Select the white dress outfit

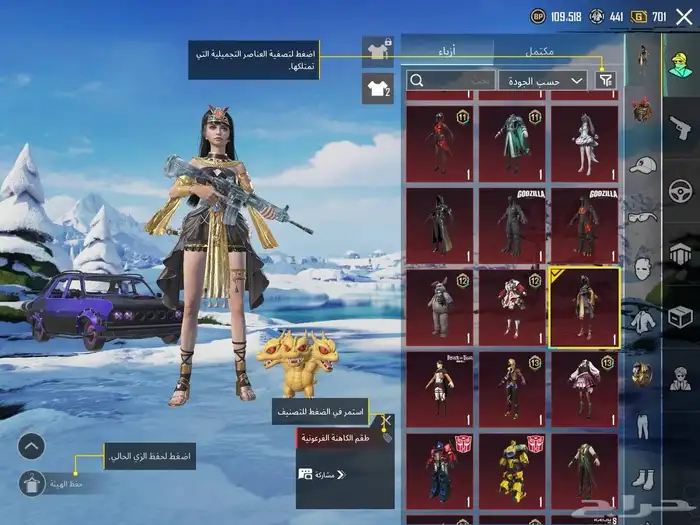(x=584, y=143)
